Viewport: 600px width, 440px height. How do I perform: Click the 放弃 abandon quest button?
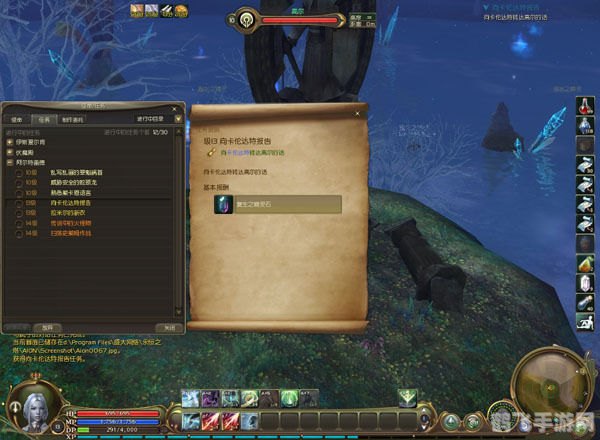click(44, 327)
